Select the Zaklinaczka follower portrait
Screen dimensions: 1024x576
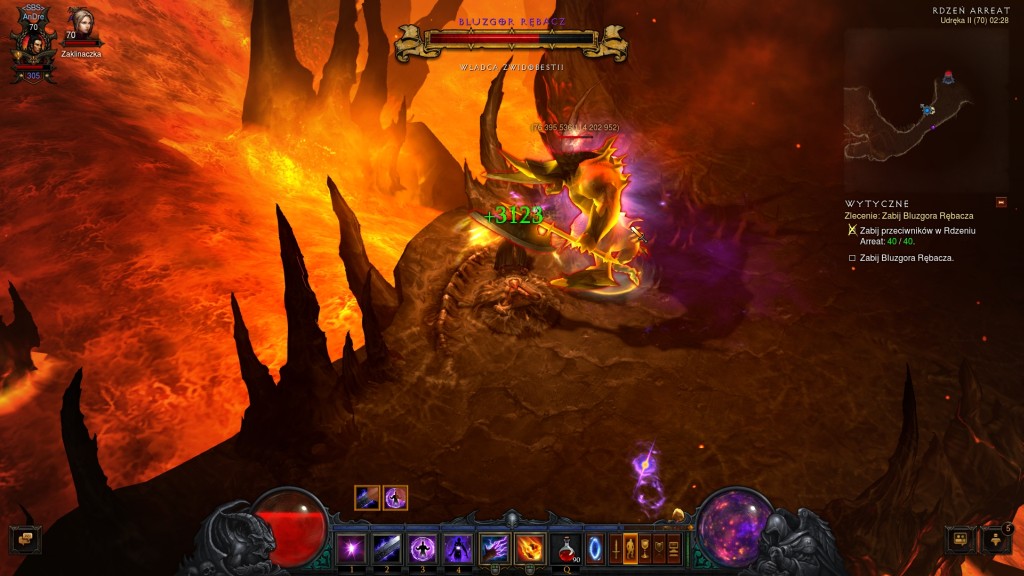80,24
